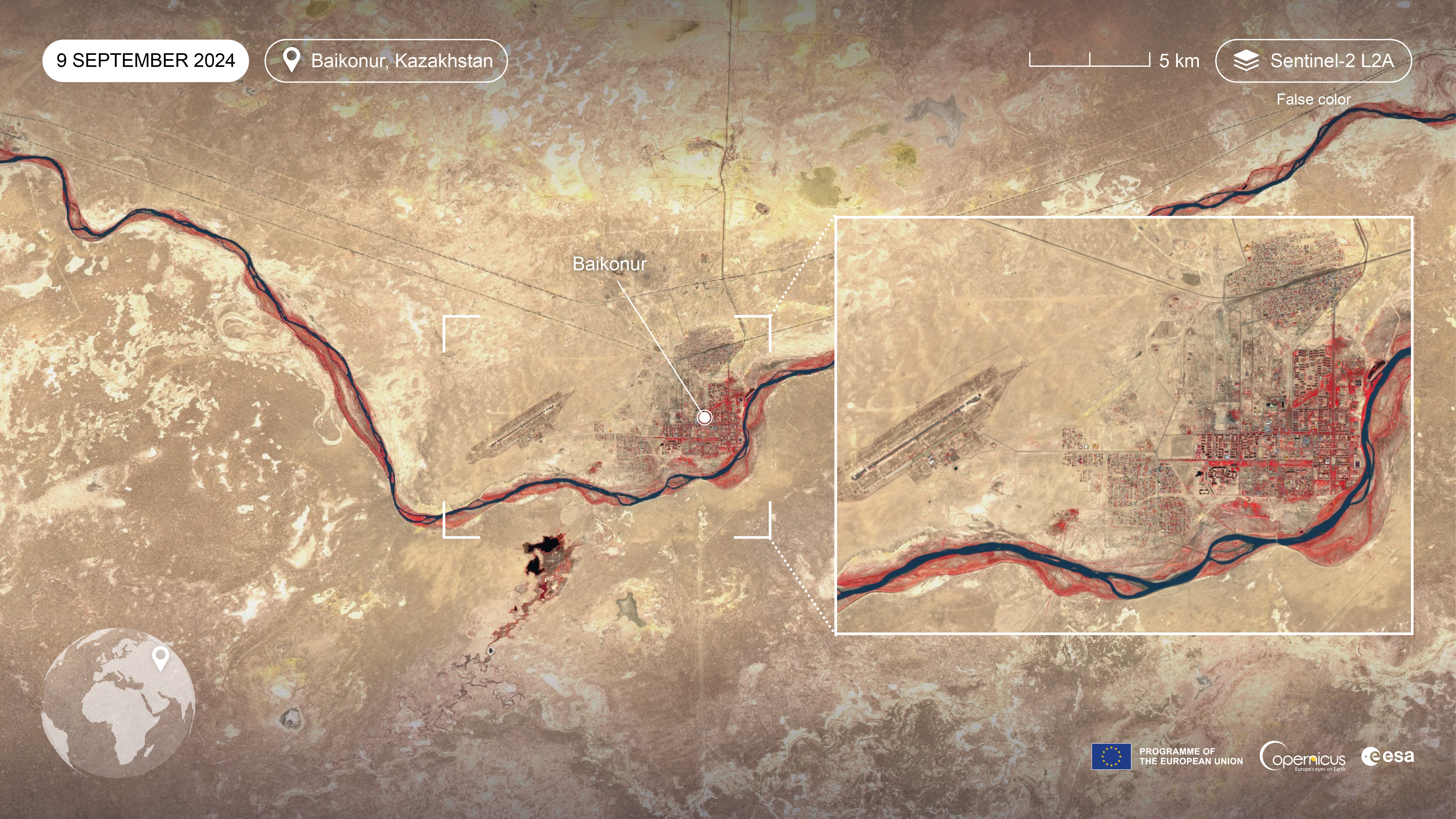Image resolution: width=1456 pixels, height=819 pixels.
Task: Click the Baikonur map marker dot
Action: click(704, 417)
